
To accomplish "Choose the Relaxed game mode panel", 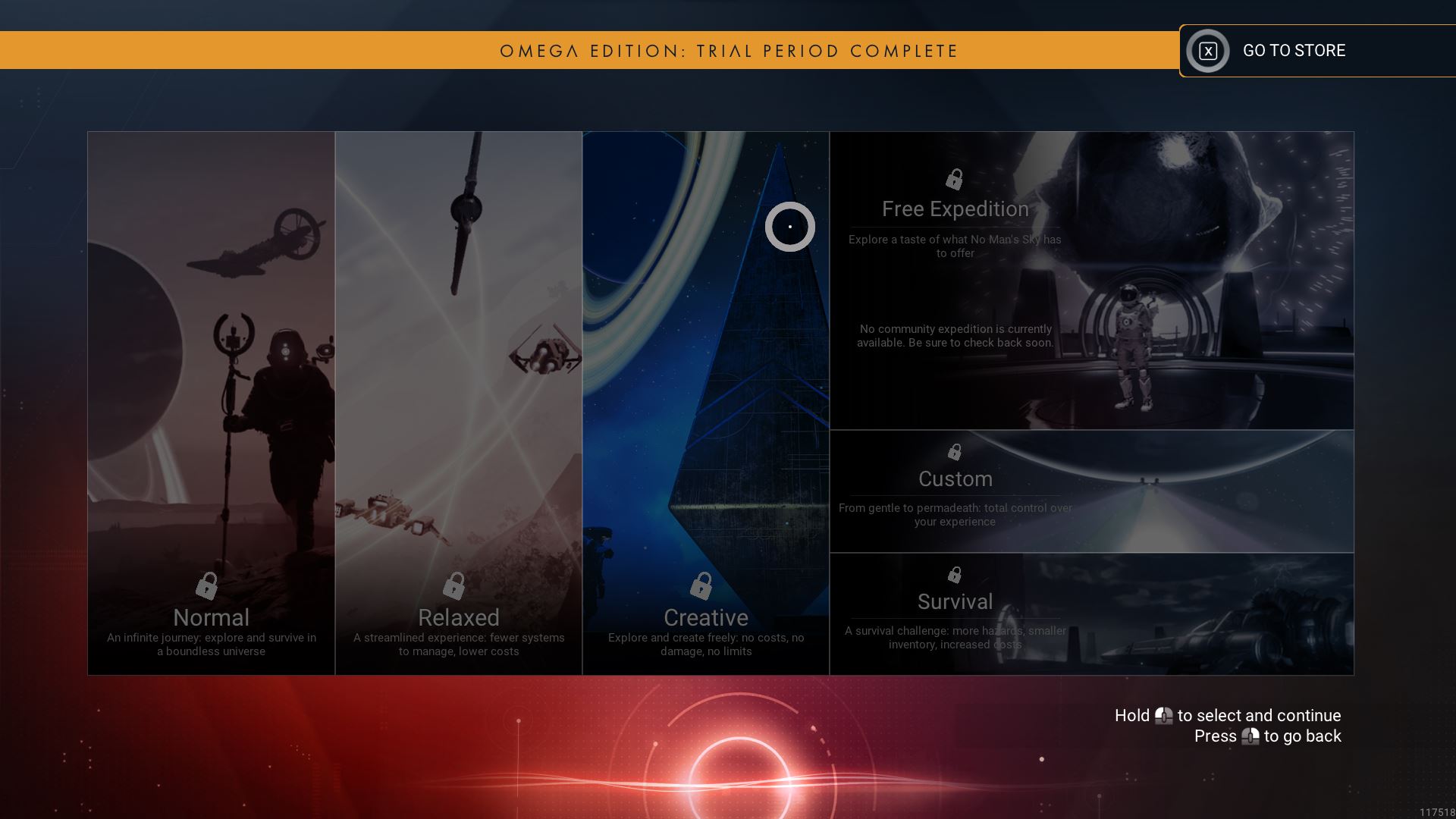I will click(458, 403).
